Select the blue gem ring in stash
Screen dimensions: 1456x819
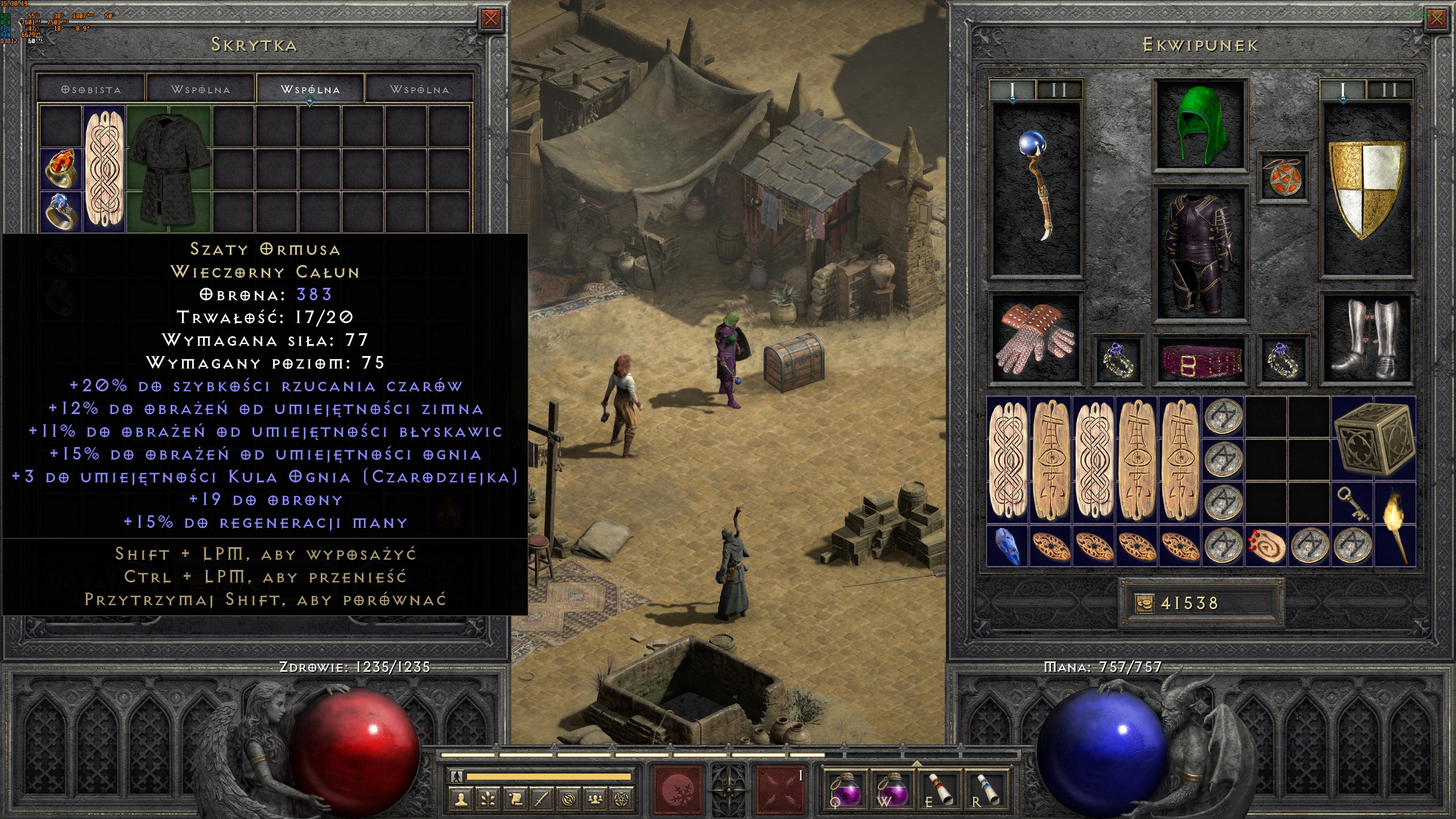pyautogui.click(x=61, y=211)
